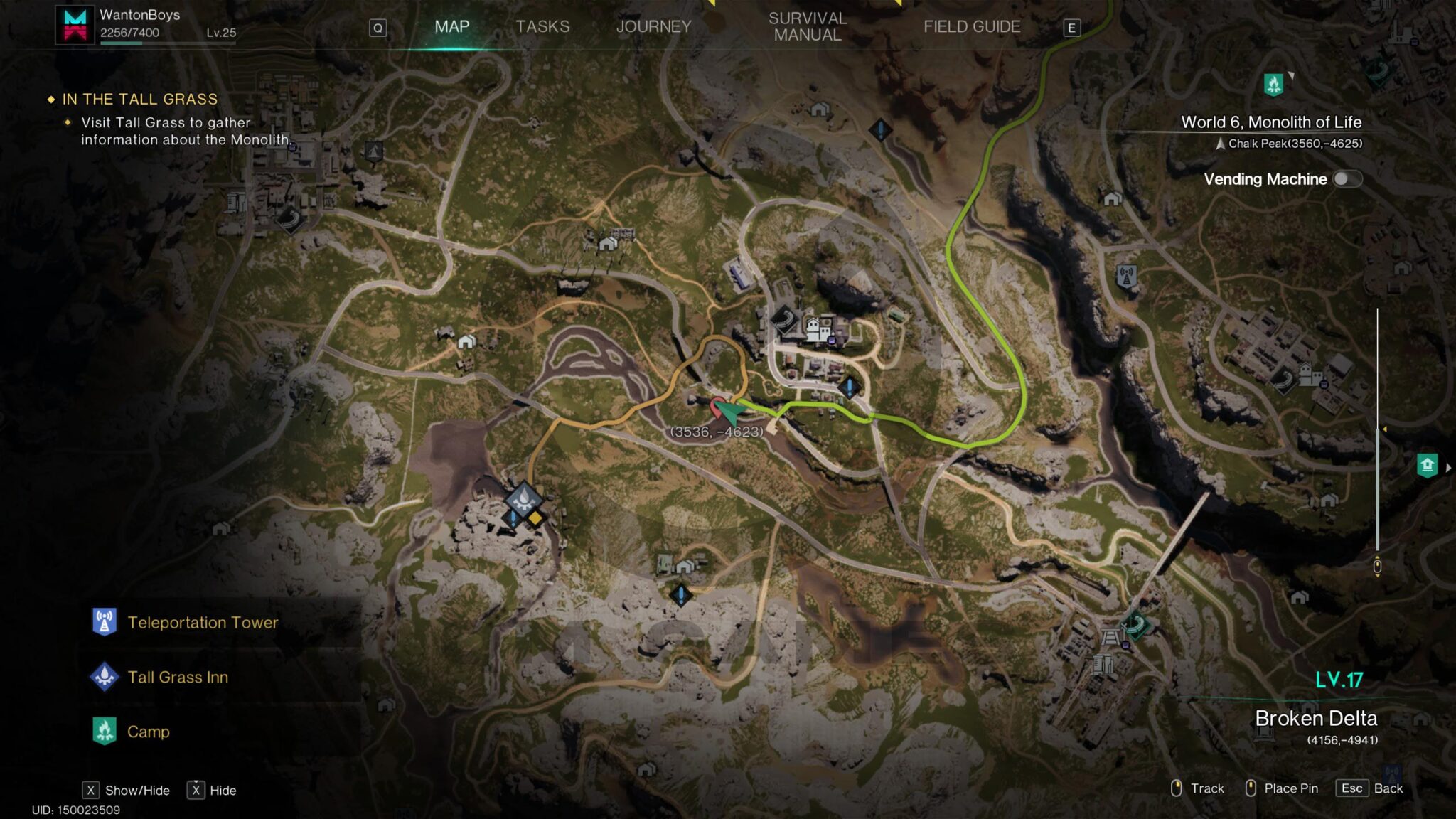Click the WantonBoys emblem in the top left
The height and width of the screenshot is (819, 1456).
coord(74,24)
